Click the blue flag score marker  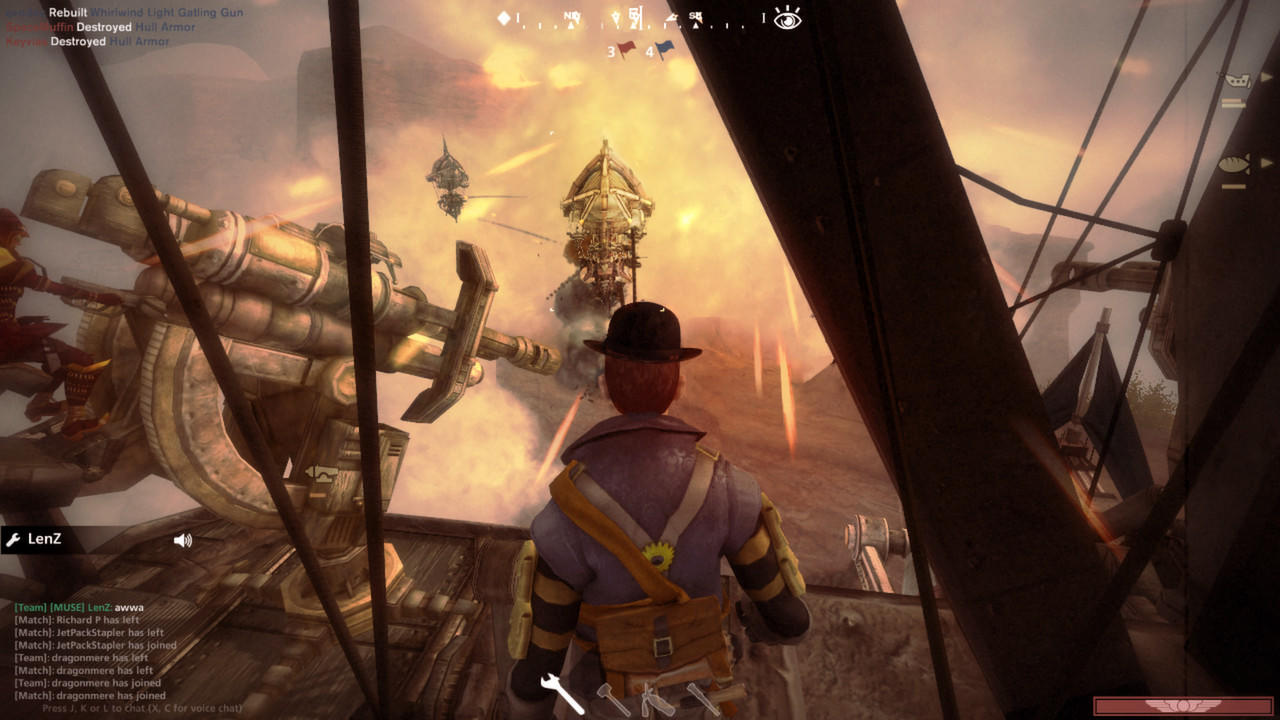pyautogui.click(x=663, y=46)
